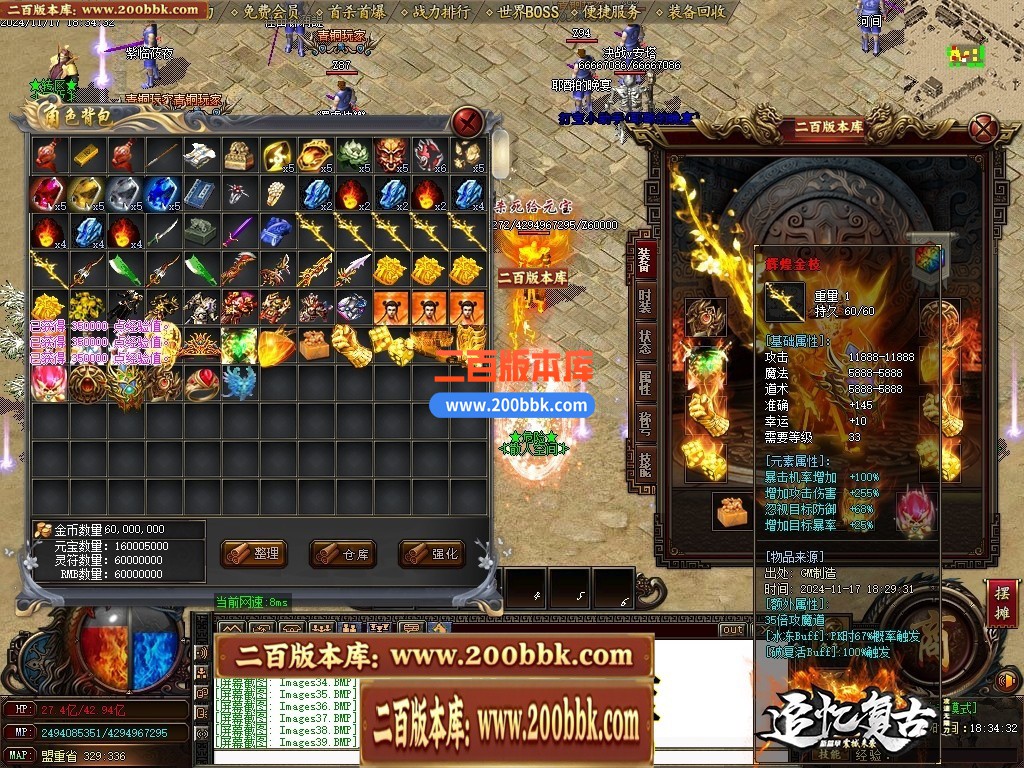Close the character backpack window
This screenshot has width=1024, height=768.
point(467,123)
